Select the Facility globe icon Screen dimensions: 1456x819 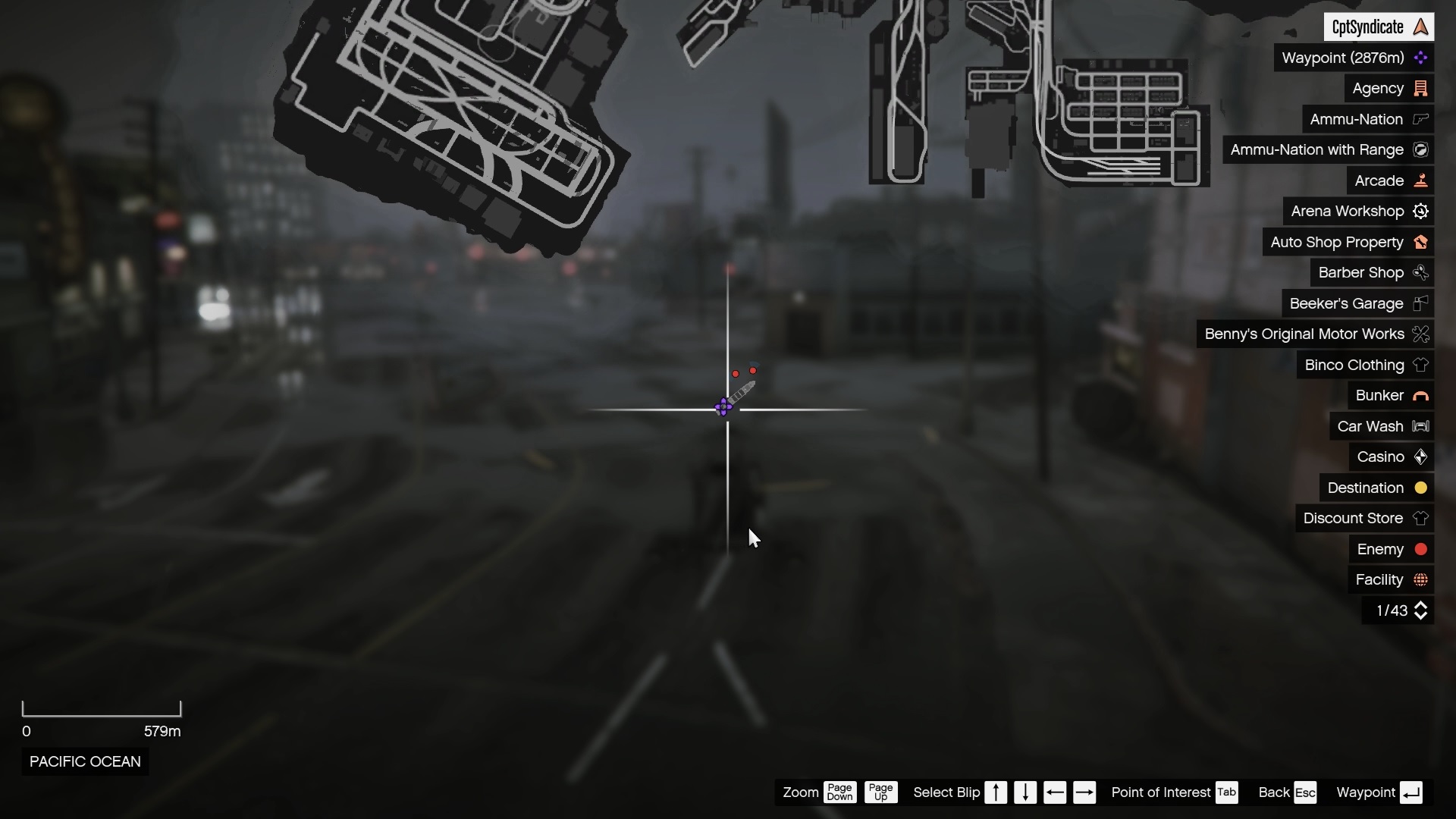[1421, 579]
